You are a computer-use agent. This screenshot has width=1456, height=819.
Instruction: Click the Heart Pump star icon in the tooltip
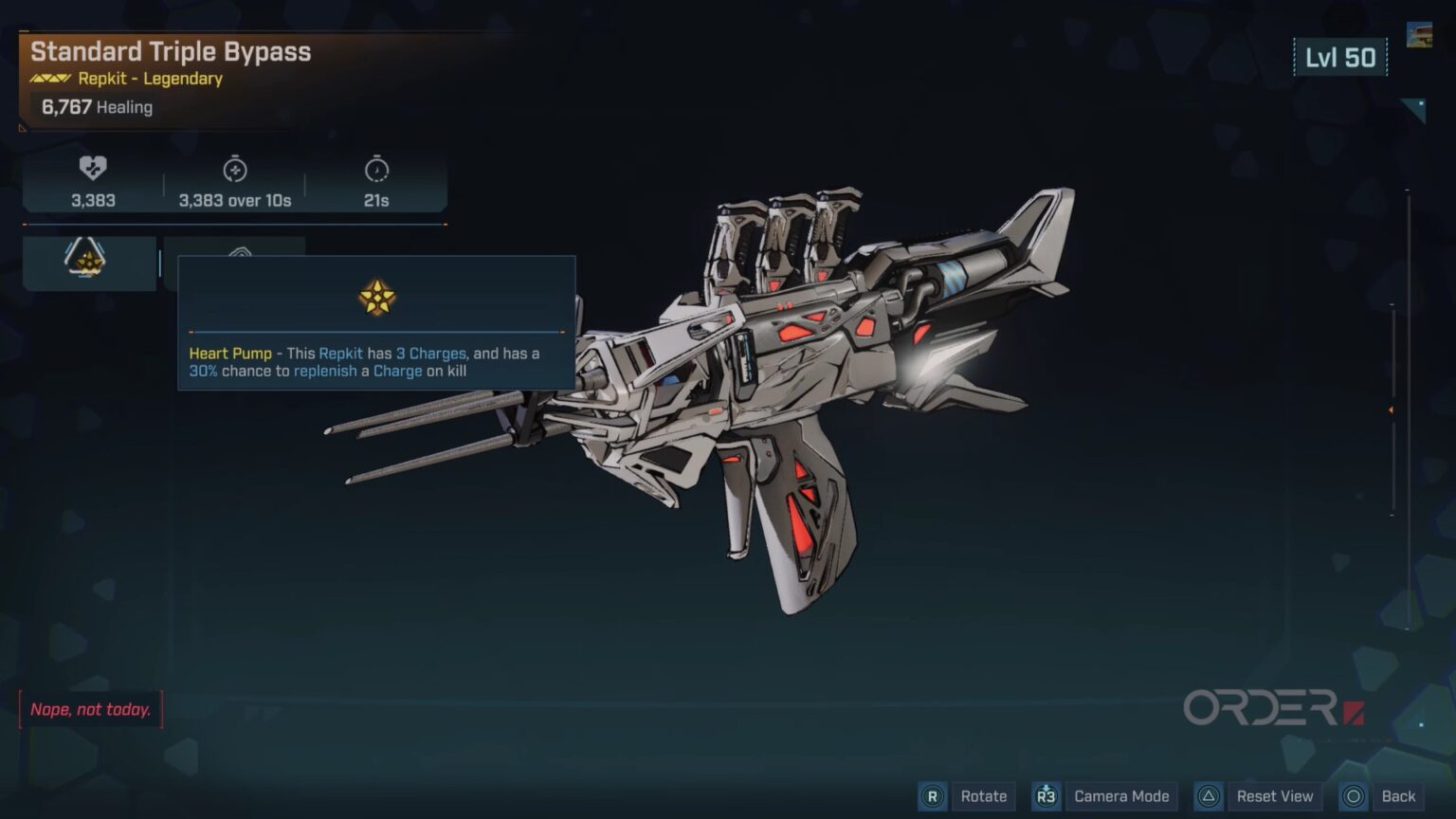[x=378, y=298]
